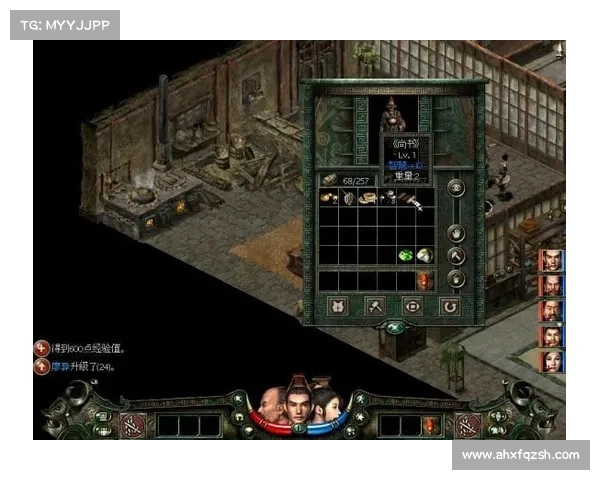Click the eye button on the inventory panel
The height and width of the screenshot is (480, 600).
(x=456, y=187)
